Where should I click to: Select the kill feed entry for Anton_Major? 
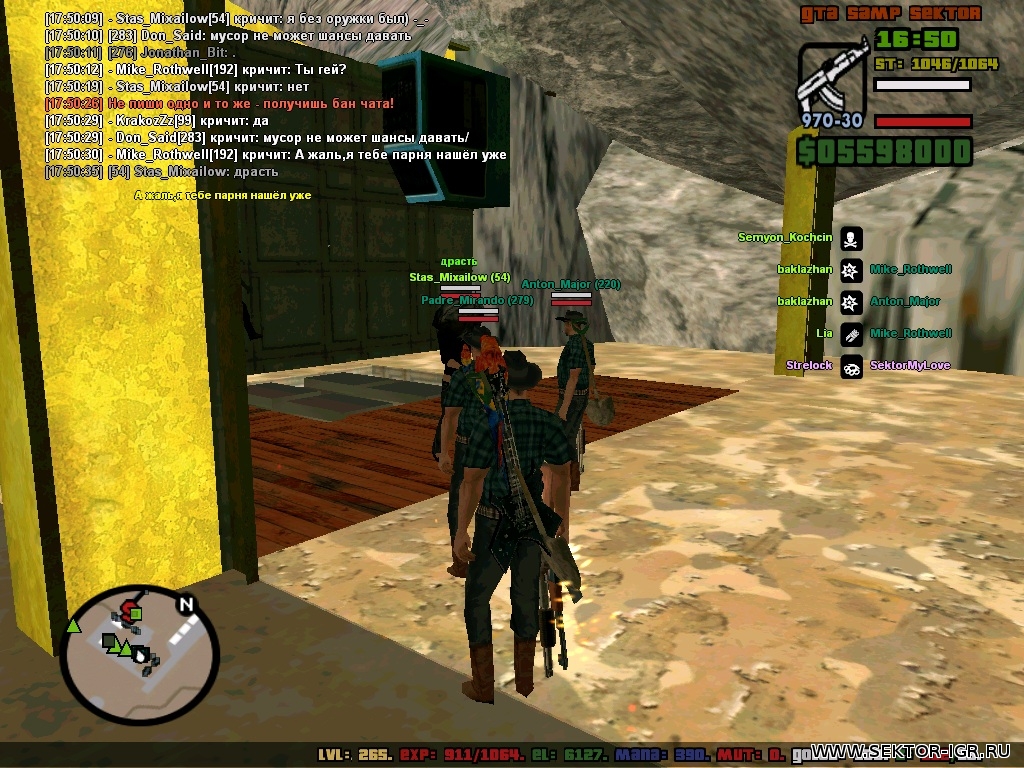pyautogui.click(x=904, y=301)
